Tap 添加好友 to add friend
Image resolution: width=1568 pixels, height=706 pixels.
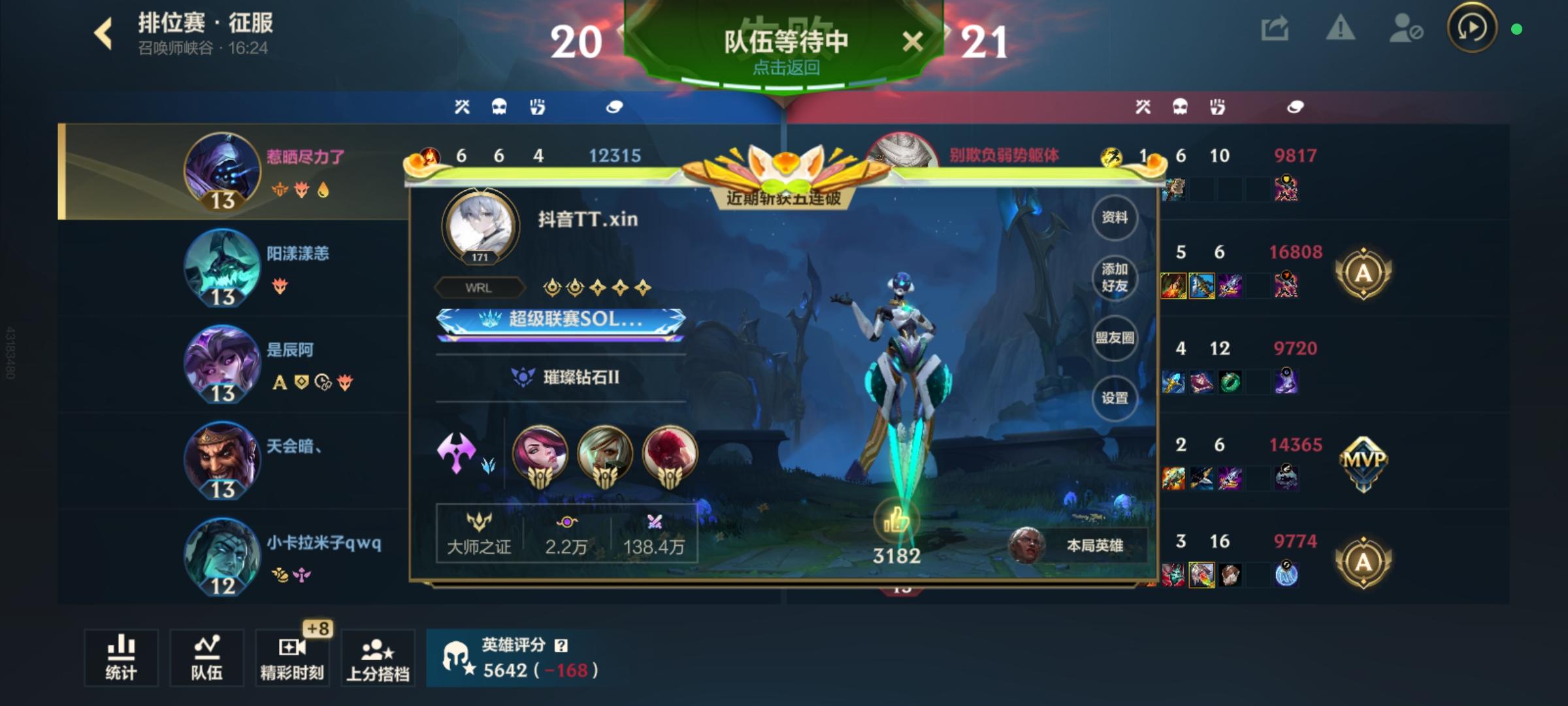(1115, 278)
